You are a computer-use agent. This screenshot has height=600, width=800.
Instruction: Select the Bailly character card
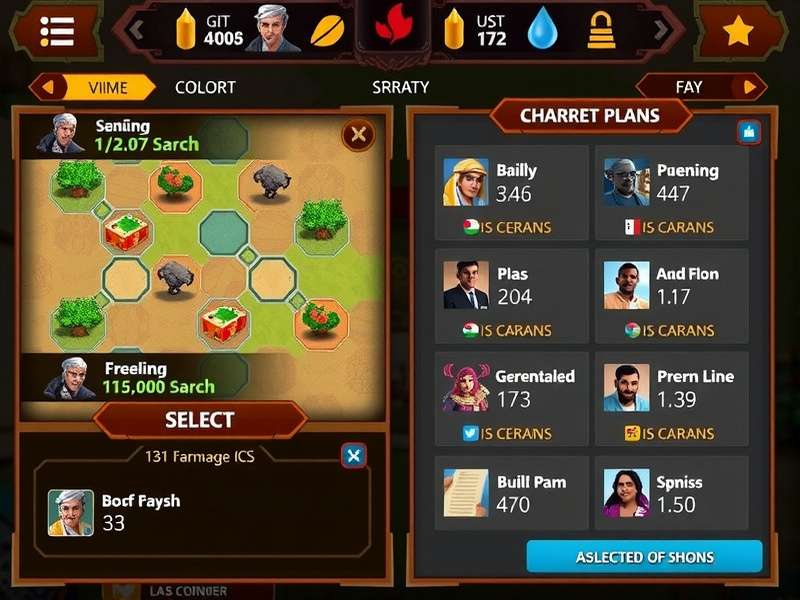tap(512, 192)
